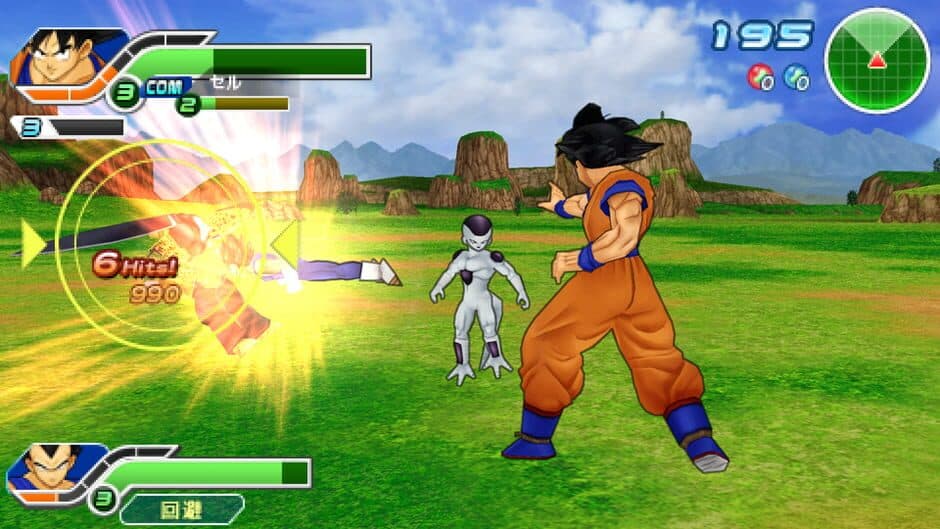Click the blue capsule item icon
Screen dimensions: 940x529
tap(796, 77)
